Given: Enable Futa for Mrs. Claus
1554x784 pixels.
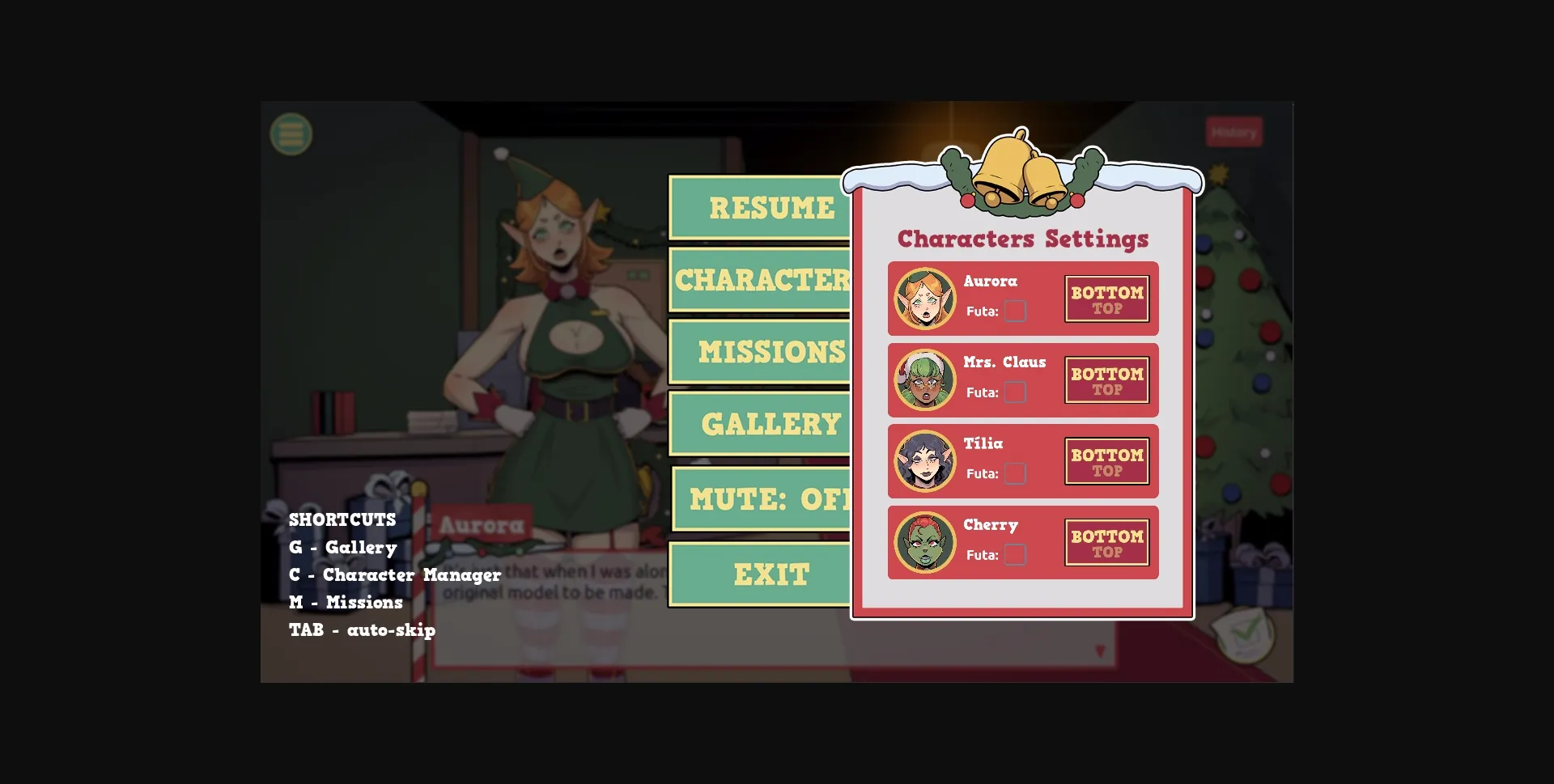Looking at the screenshot, I should click(1017, 392).
